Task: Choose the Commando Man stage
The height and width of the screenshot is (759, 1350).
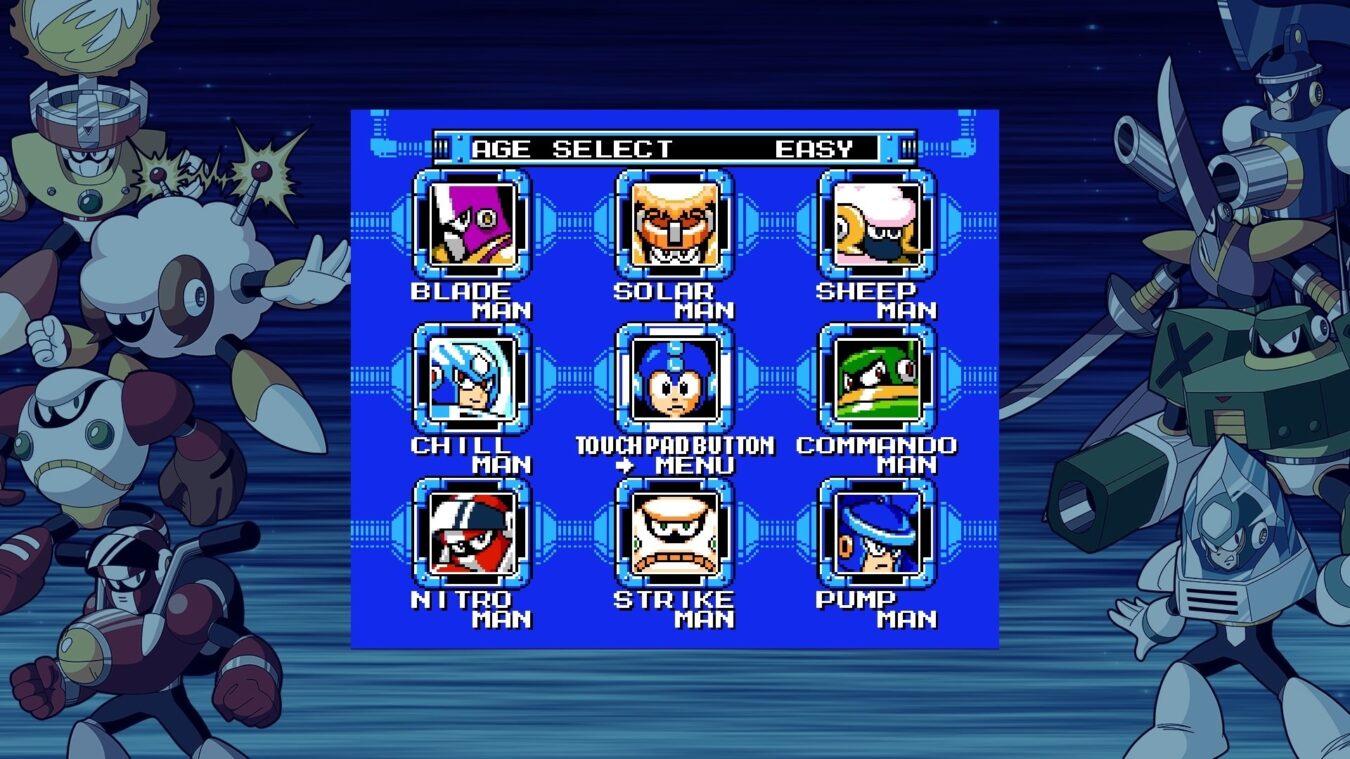Action: [877, 378]
